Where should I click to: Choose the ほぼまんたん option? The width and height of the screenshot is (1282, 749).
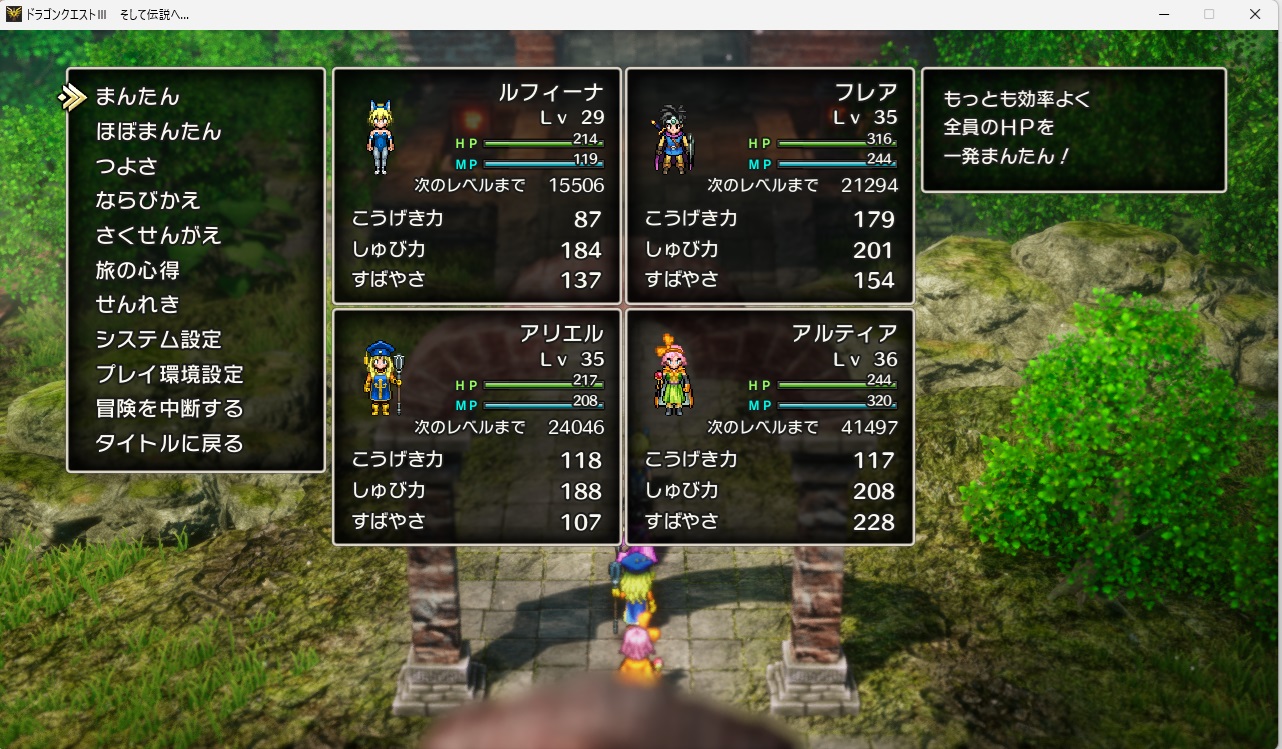point(158,132)
